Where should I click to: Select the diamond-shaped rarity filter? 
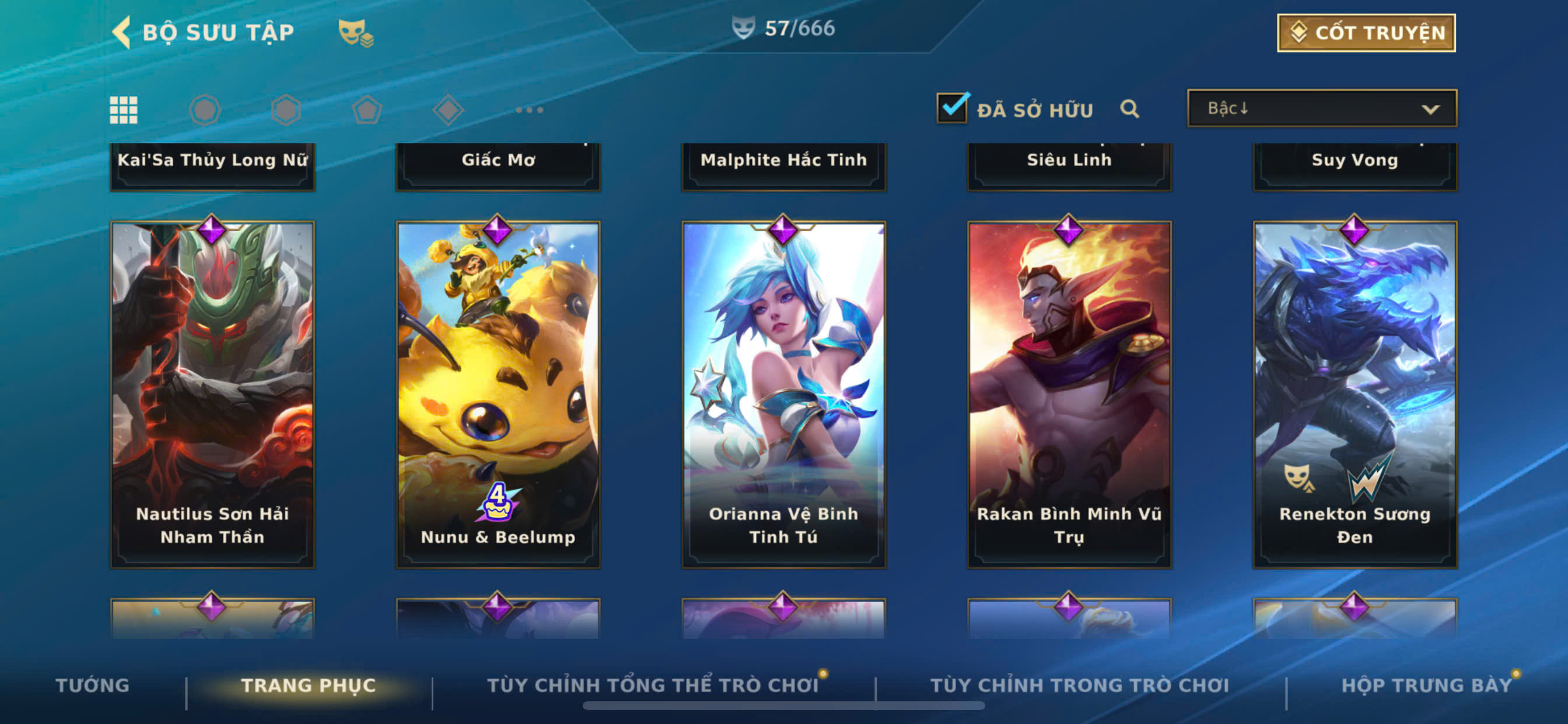click(x=448, y=110)
